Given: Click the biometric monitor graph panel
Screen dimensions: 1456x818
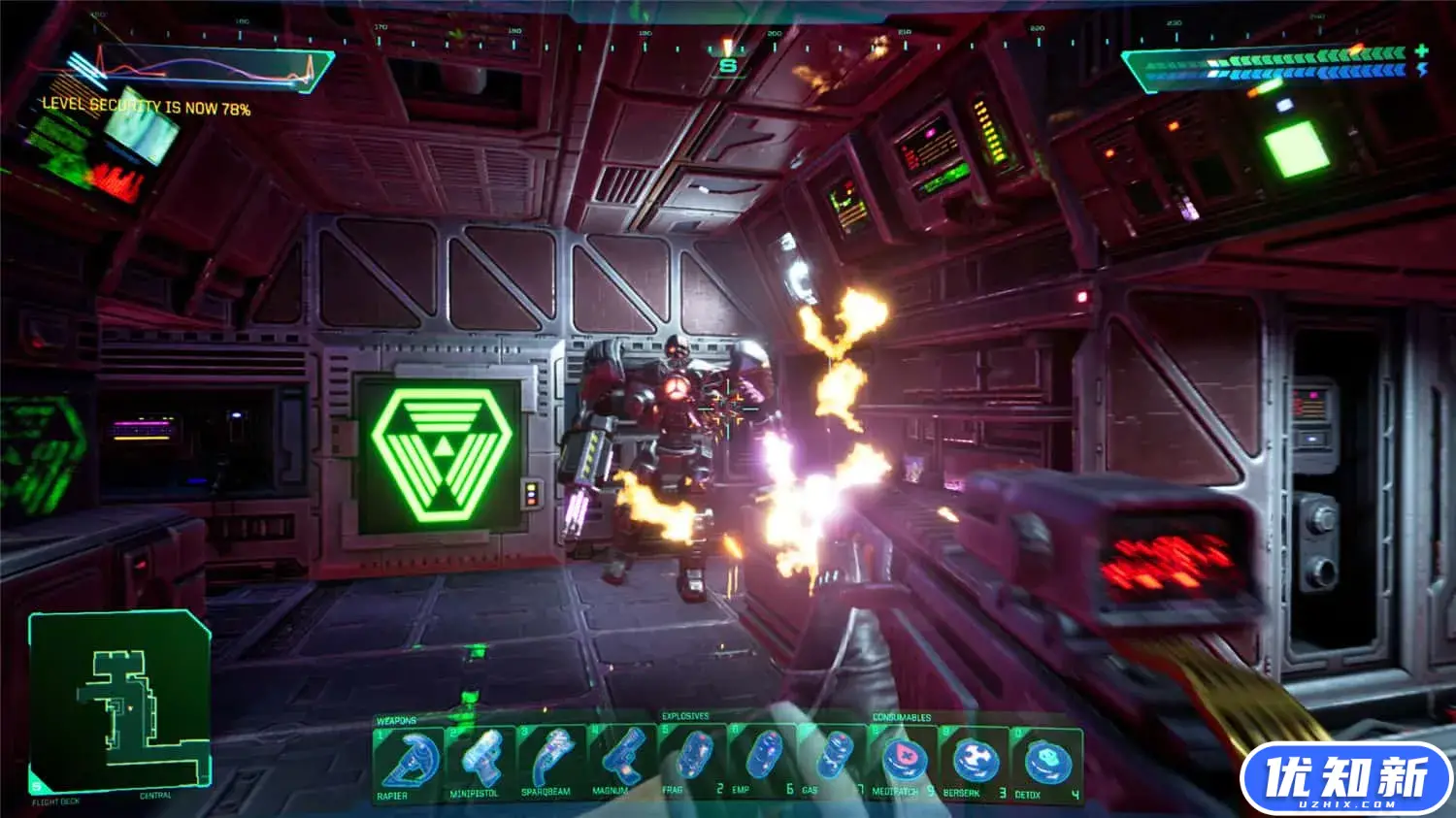Looking at the screenshot, I should tap(199, 68).
